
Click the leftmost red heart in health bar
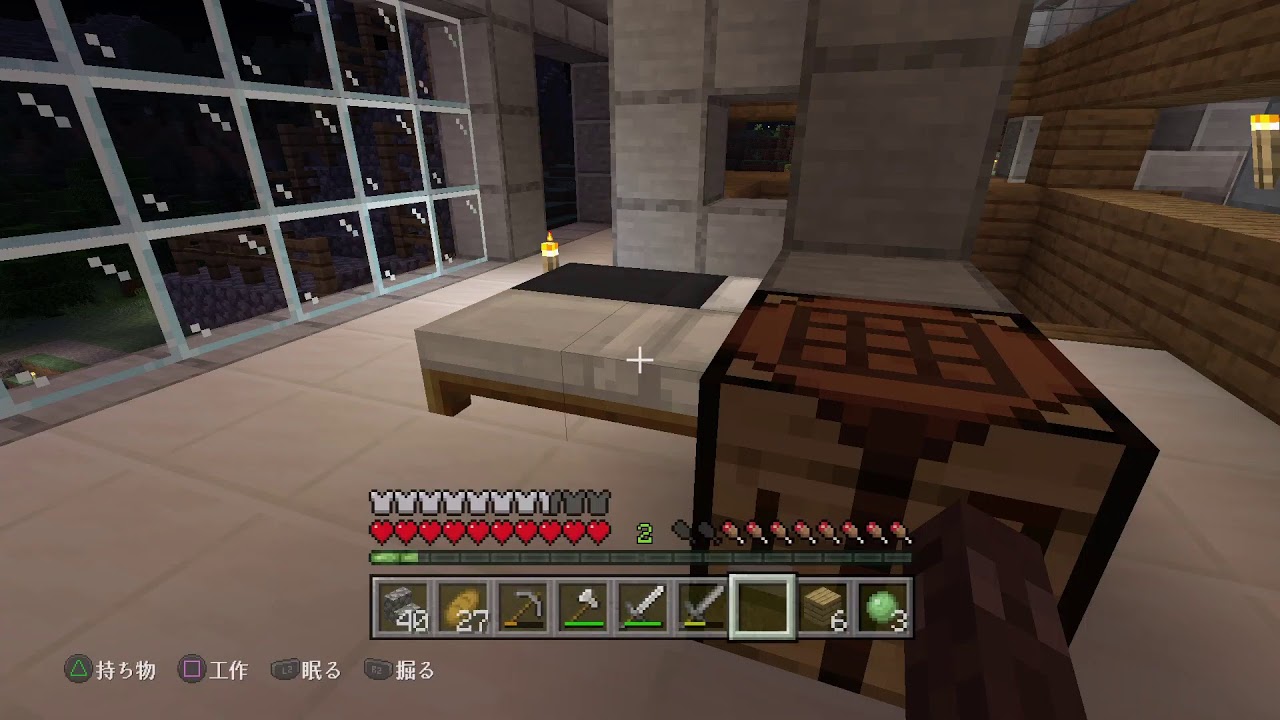[380, 527]
